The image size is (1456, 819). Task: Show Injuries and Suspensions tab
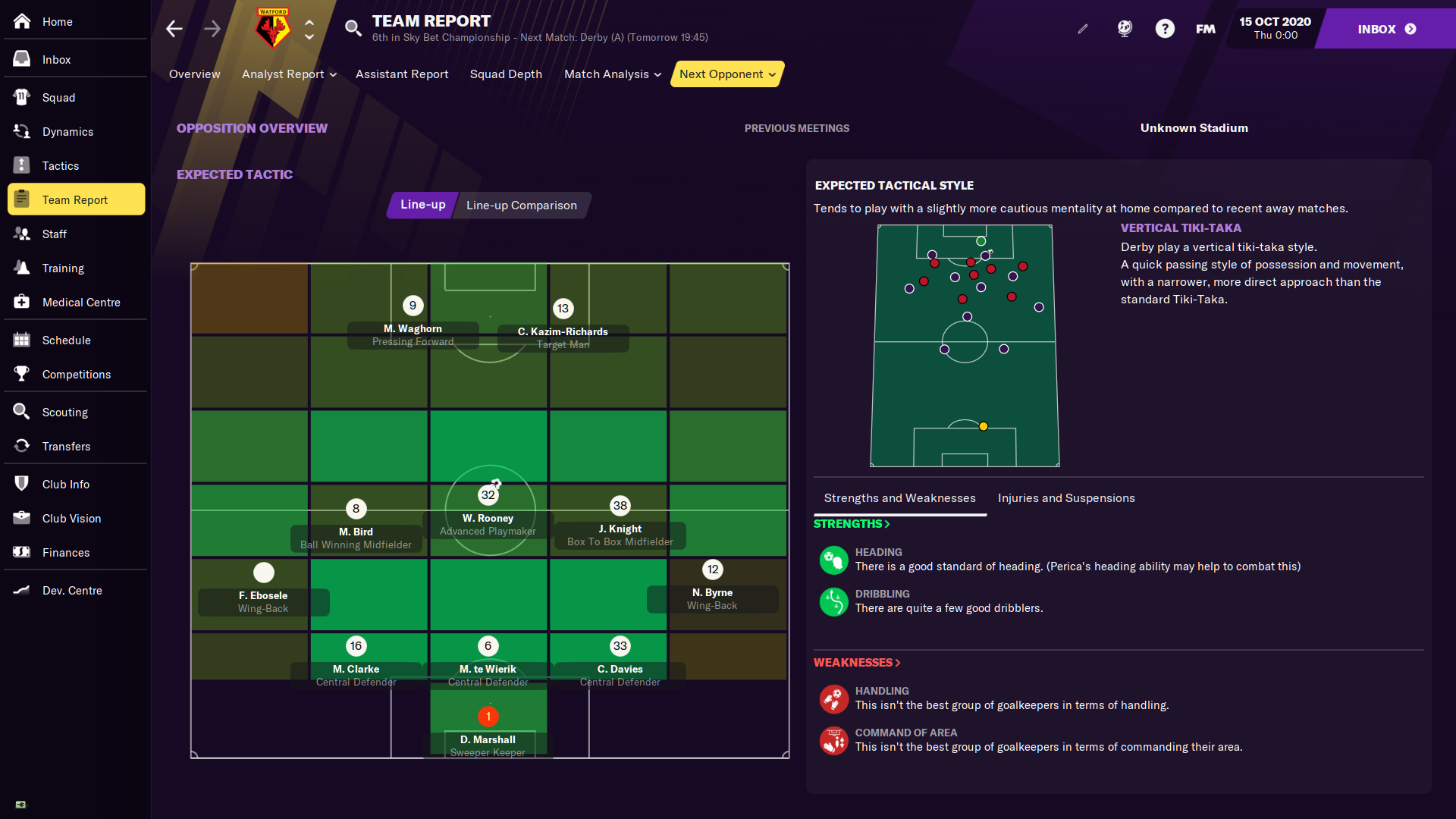click(x=1066, y=498)
